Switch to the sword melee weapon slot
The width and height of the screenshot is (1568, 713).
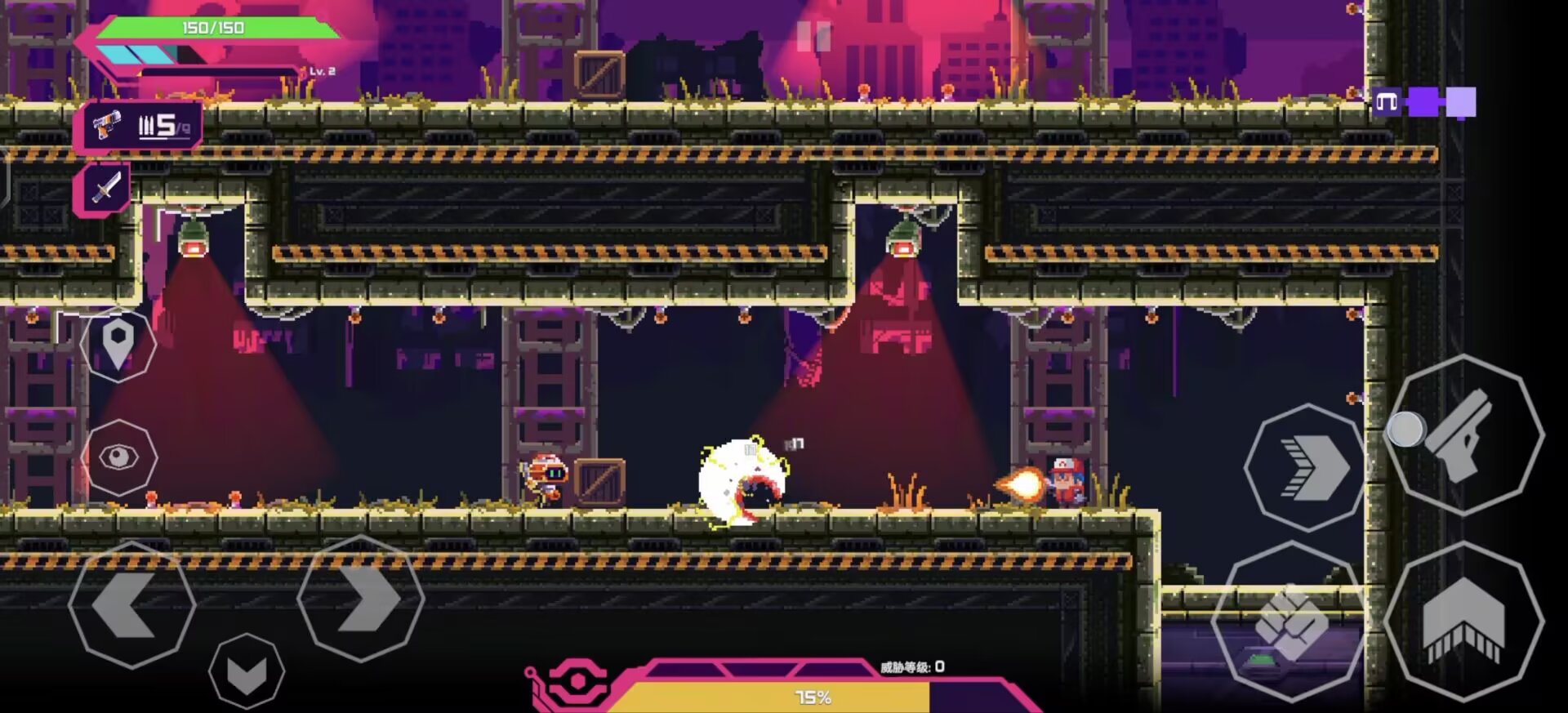click(x=105, y=189)
